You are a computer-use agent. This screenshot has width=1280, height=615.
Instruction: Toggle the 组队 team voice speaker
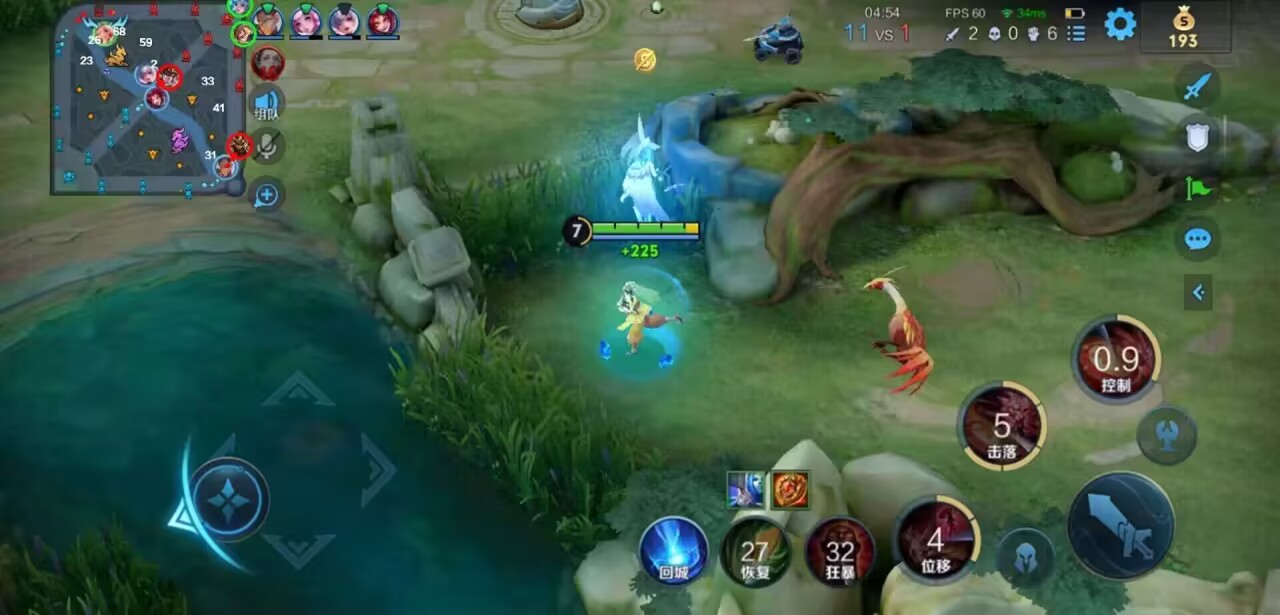[267, 103]
